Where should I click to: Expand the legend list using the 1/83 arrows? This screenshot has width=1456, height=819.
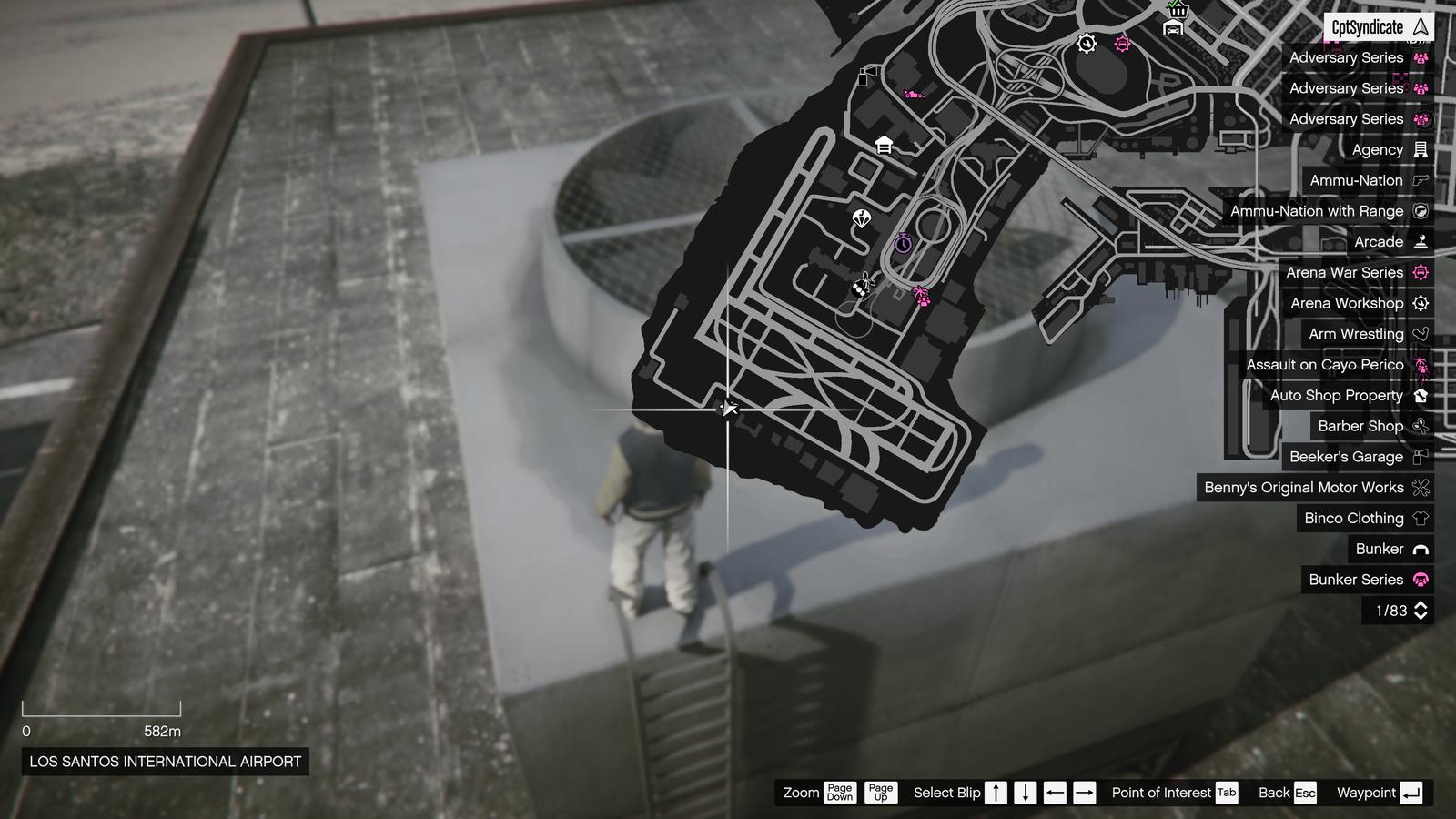1421,612
